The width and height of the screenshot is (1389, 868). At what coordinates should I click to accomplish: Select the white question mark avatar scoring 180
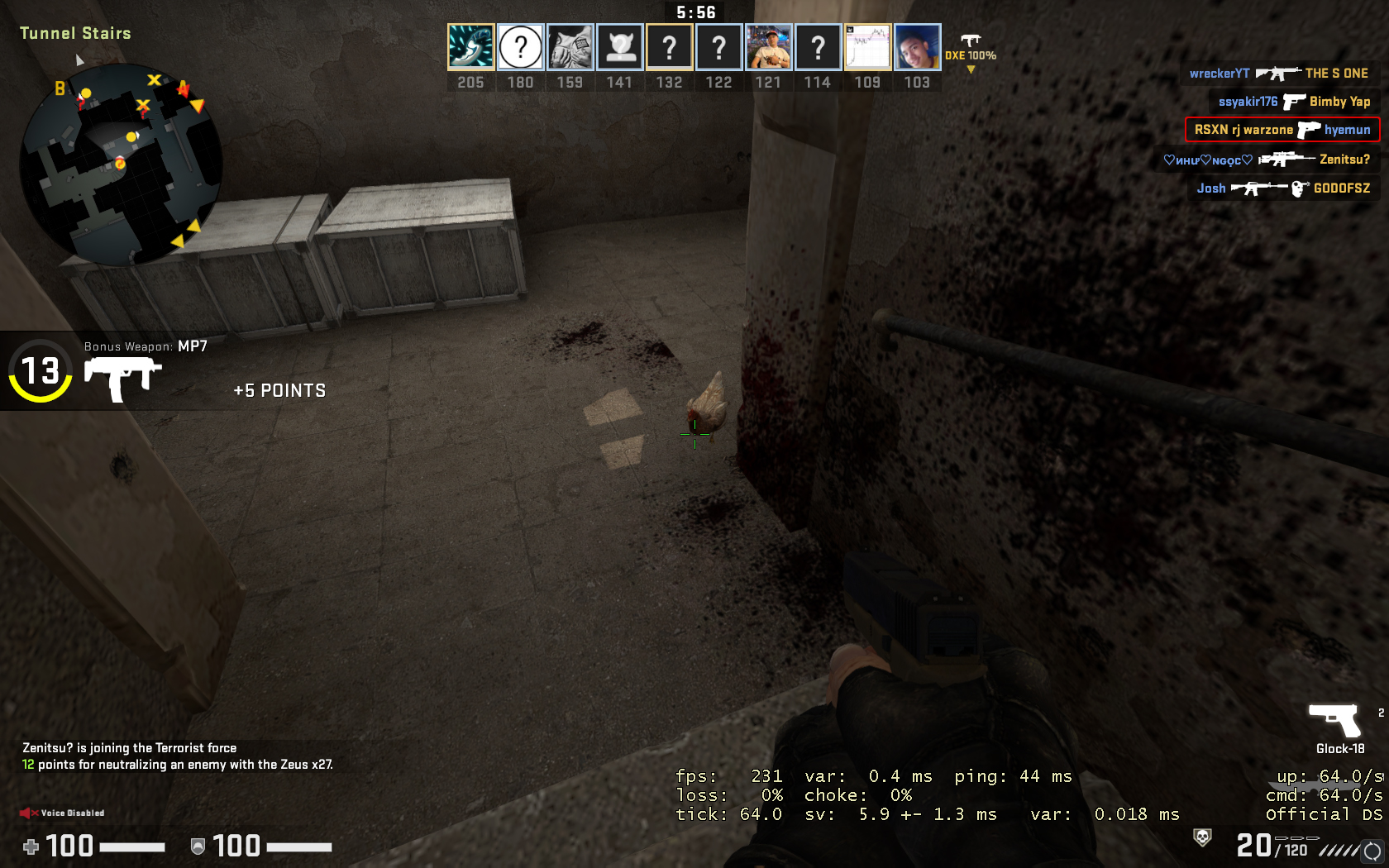tap(521, 47)
